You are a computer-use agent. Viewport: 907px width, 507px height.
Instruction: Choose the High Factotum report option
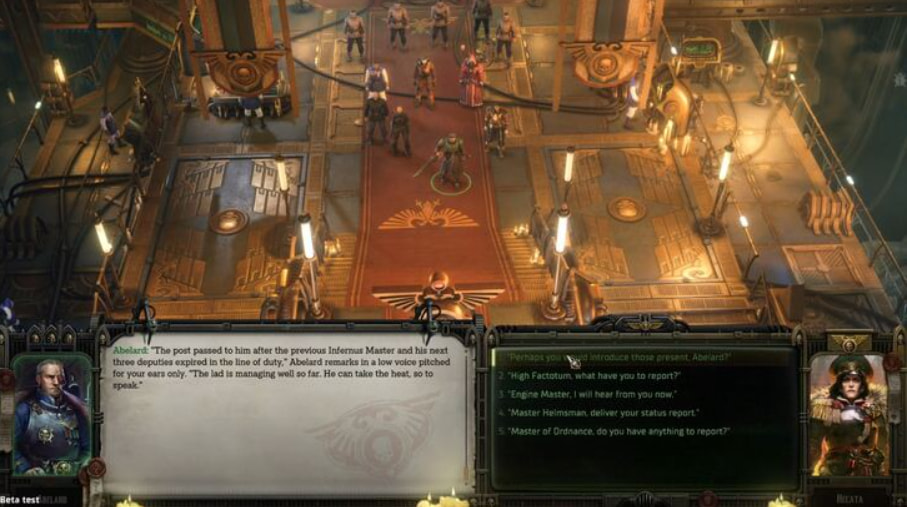click(x=595, y=376)
